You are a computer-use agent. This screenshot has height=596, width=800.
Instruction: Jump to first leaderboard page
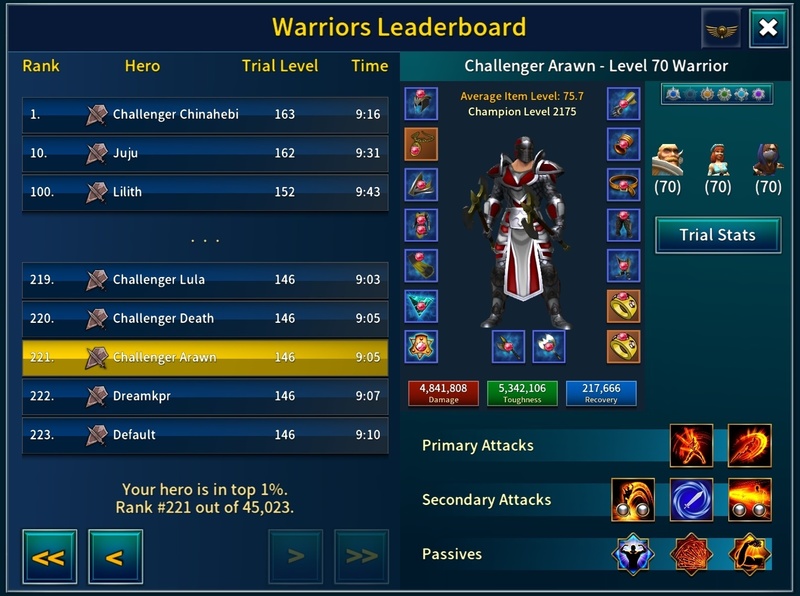point(48,556)
